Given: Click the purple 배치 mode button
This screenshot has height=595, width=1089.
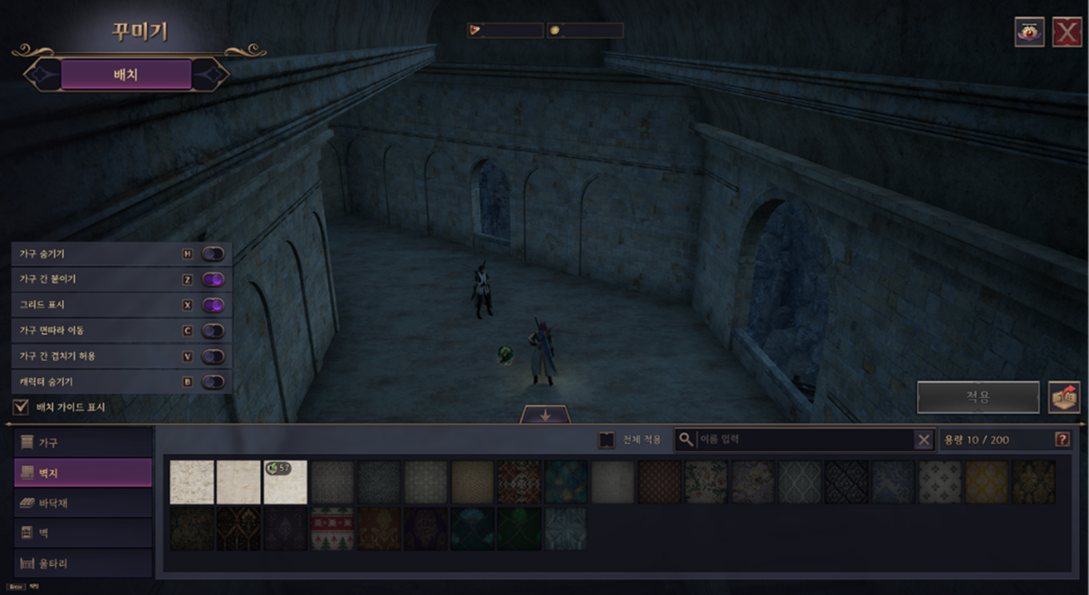Looking at the screenshot, I should tap(126, 74).
